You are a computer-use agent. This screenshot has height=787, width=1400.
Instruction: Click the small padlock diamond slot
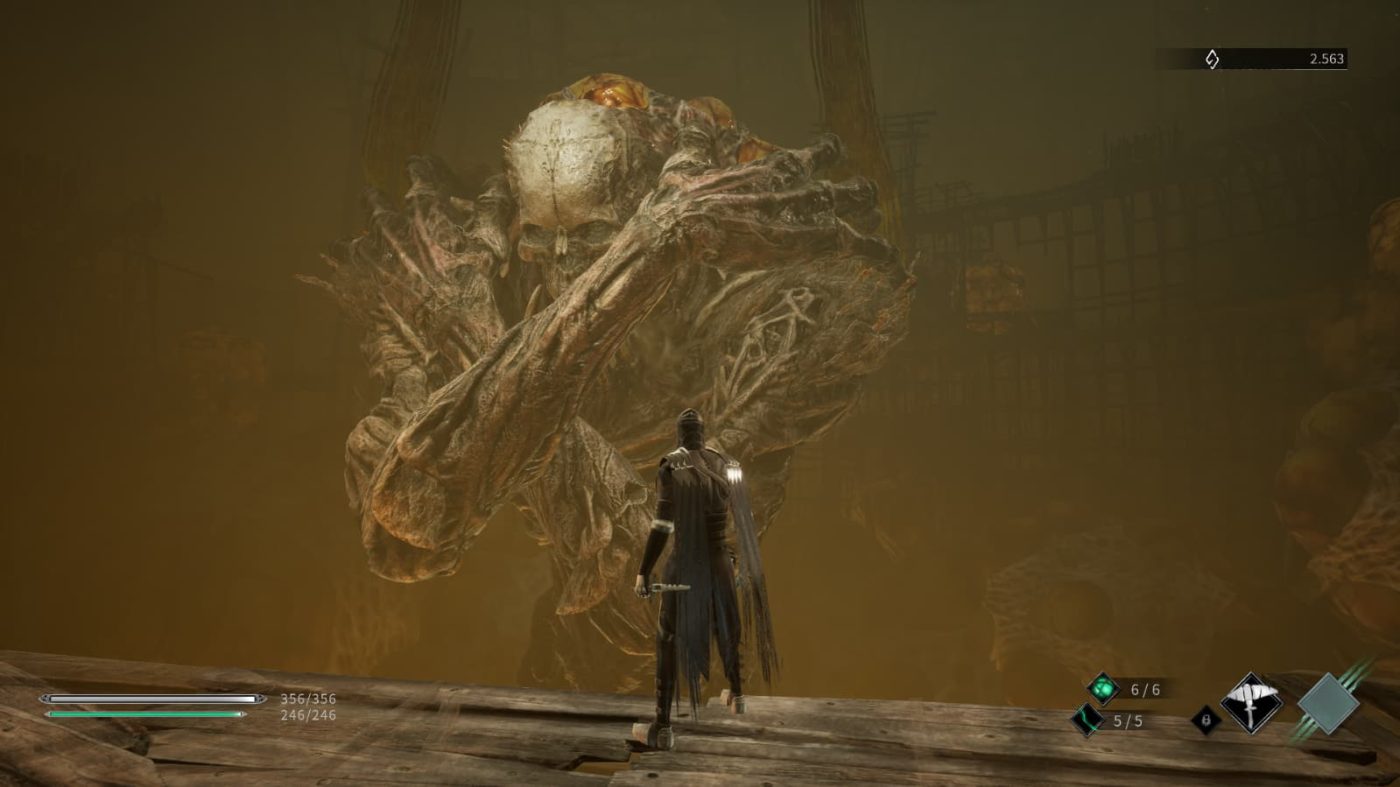click(x=1206, y=720)
